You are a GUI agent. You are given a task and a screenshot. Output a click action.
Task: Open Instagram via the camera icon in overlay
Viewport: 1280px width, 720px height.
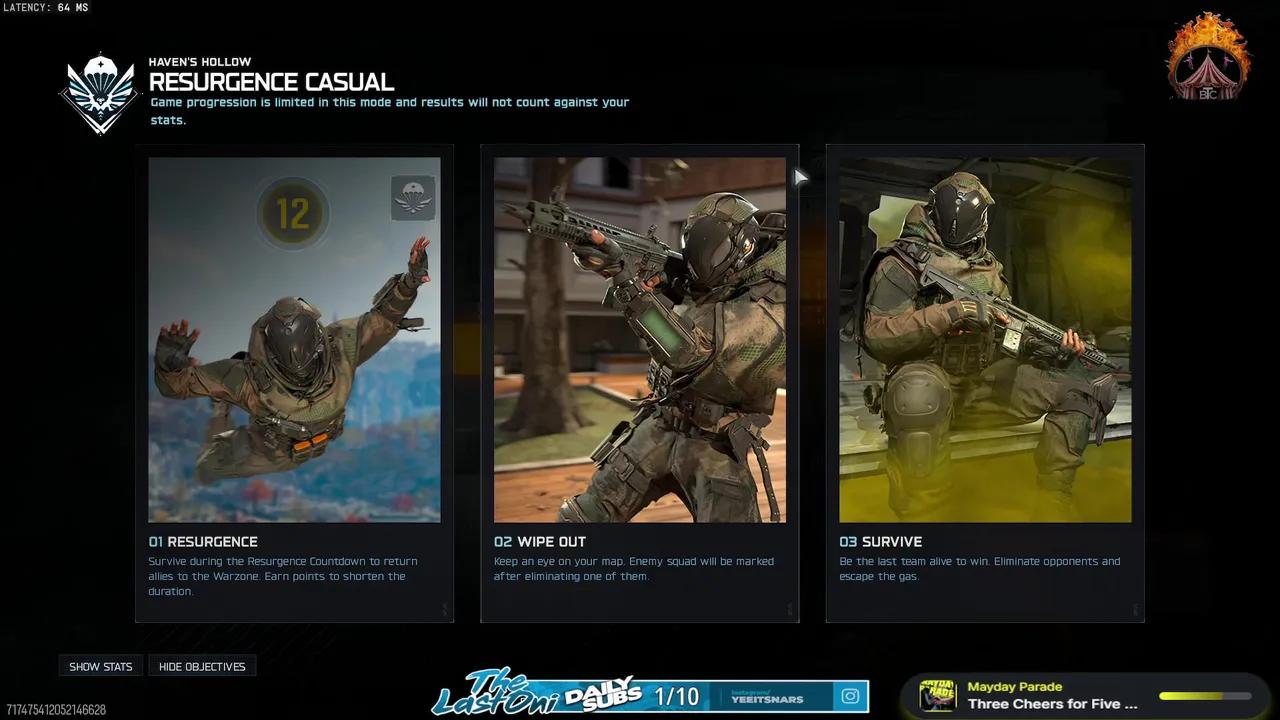(849, 696)
